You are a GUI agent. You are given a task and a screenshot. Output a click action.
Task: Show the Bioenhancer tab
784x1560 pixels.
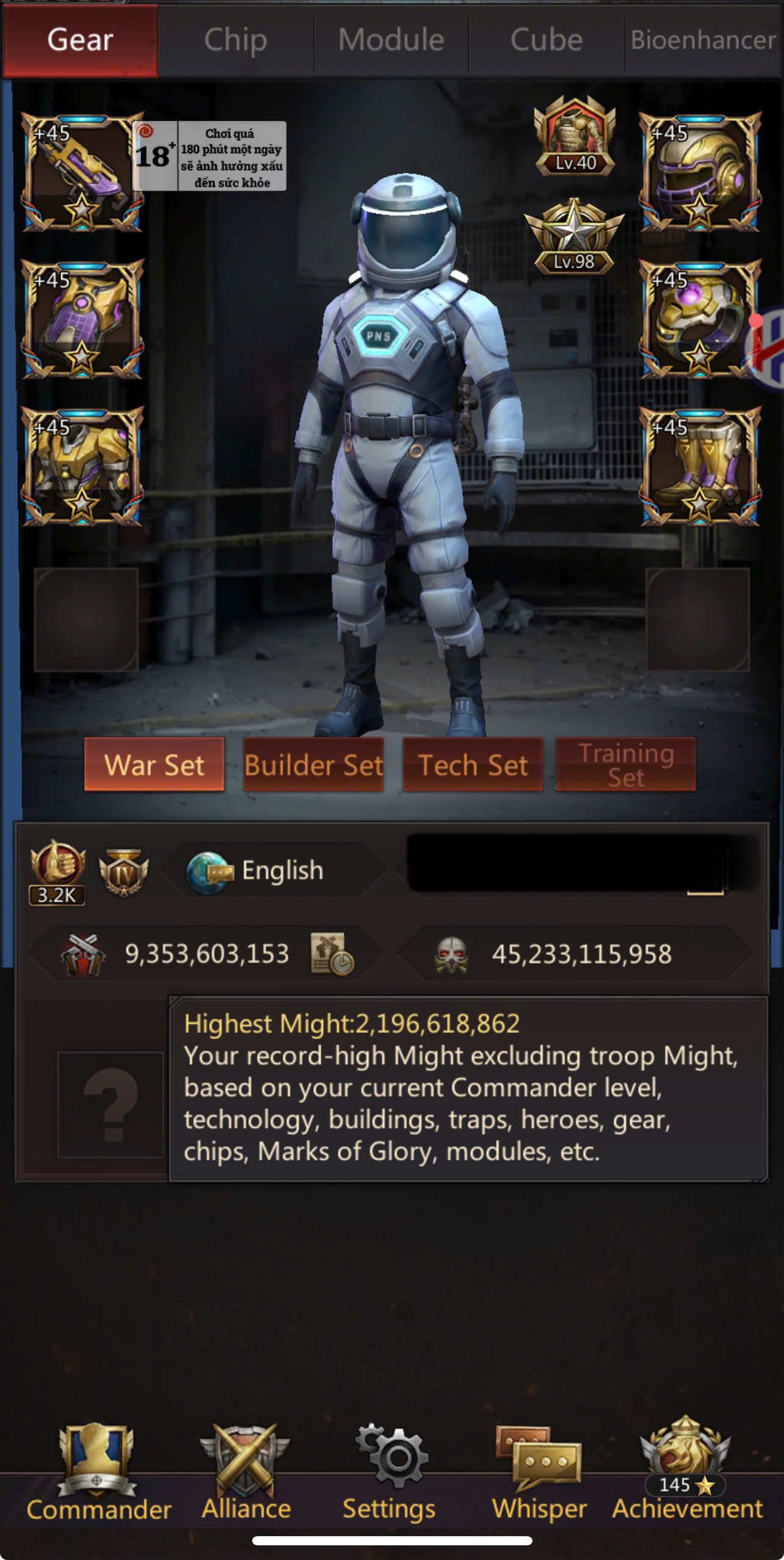703,40
